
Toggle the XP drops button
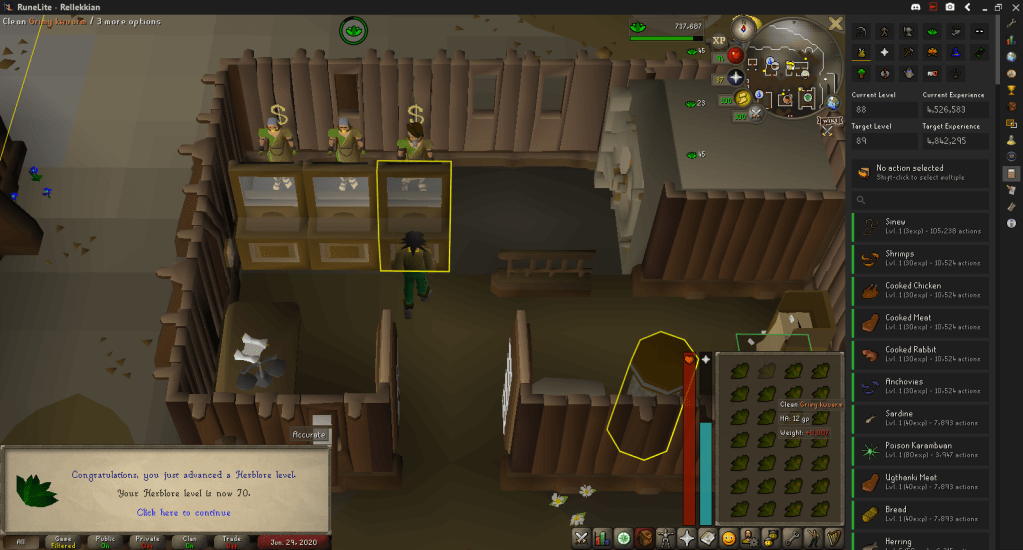(719, 40)
